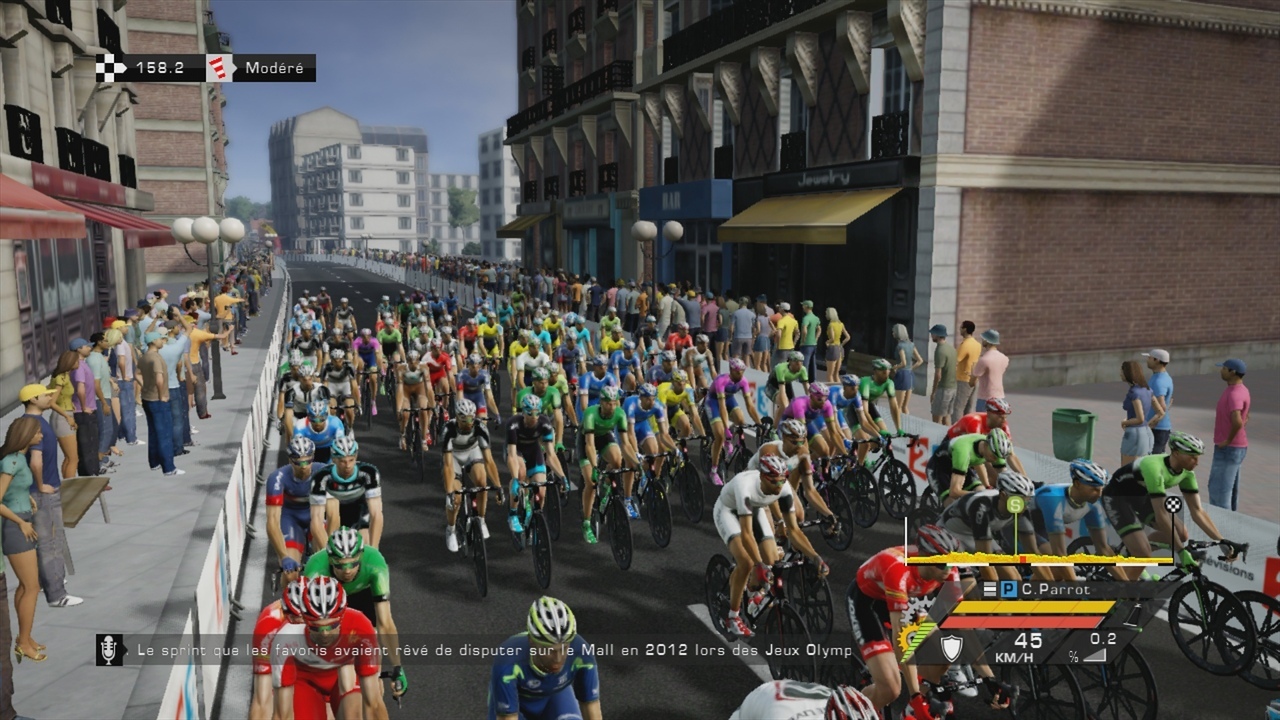Select the C.Parrot rider name panel
The height and width of the screenshot is (720, 1280).
(1062, 589)
